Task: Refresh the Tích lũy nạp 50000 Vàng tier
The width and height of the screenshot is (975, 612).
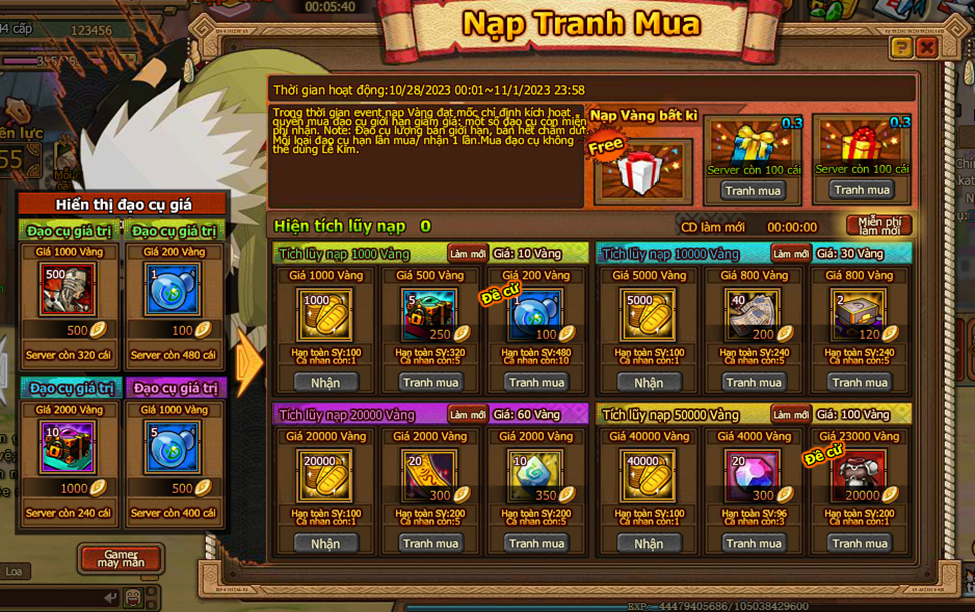Action: pyautogui.click(x=790, y=415)
